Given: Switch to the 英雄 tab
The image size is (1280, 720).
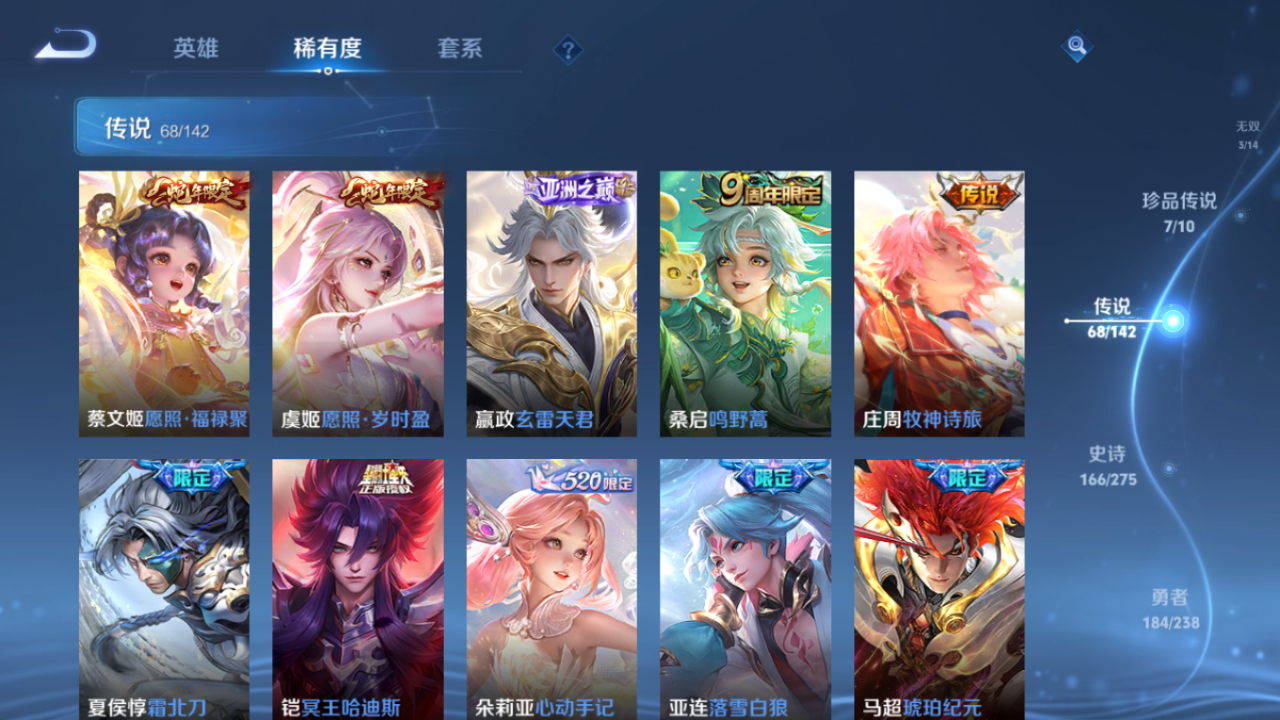Looking at the screenshot, I should [196, 48].
